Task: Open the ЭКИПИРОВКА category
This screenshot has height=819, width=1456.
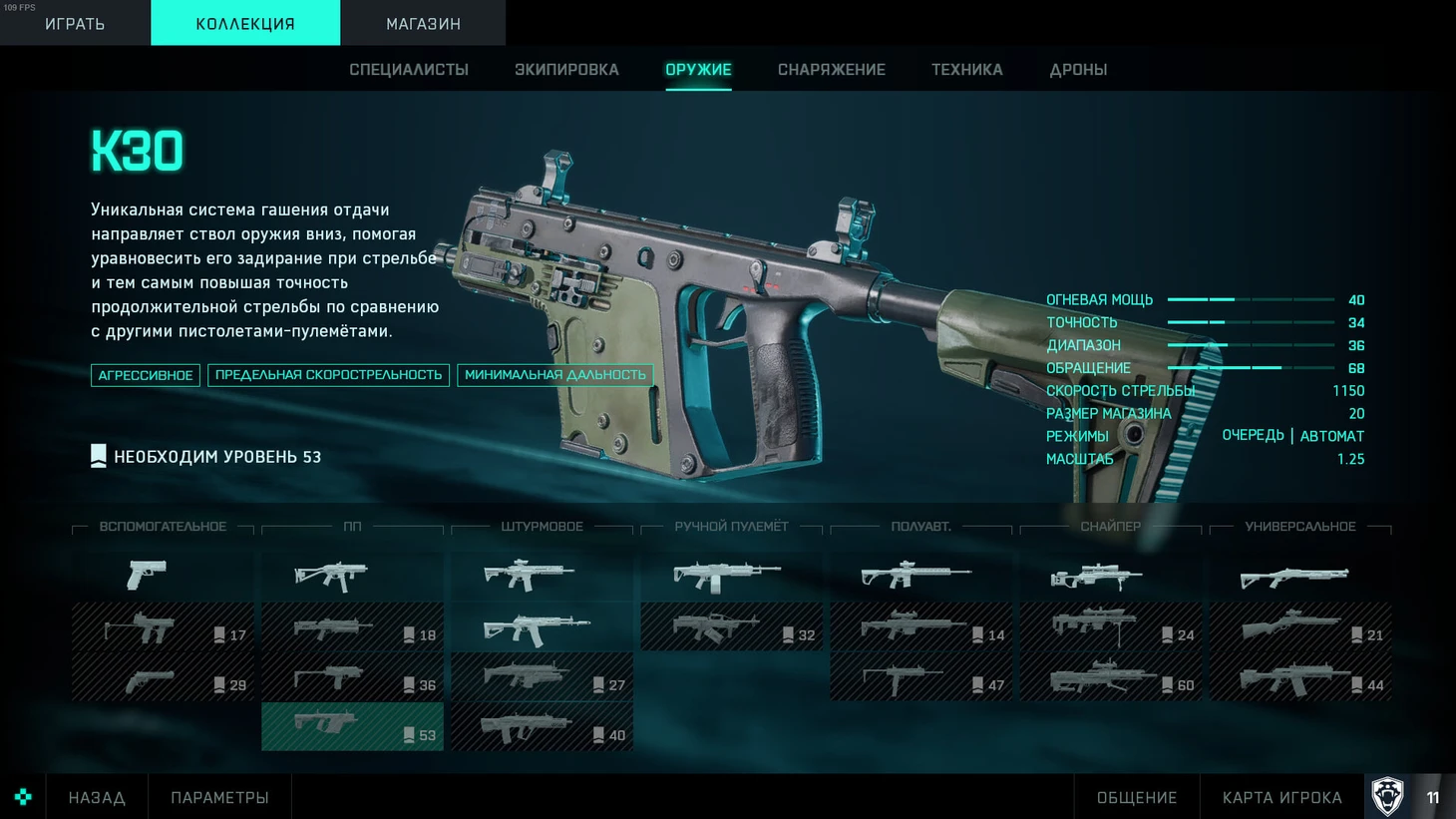Action: click(x=566, y=70)
